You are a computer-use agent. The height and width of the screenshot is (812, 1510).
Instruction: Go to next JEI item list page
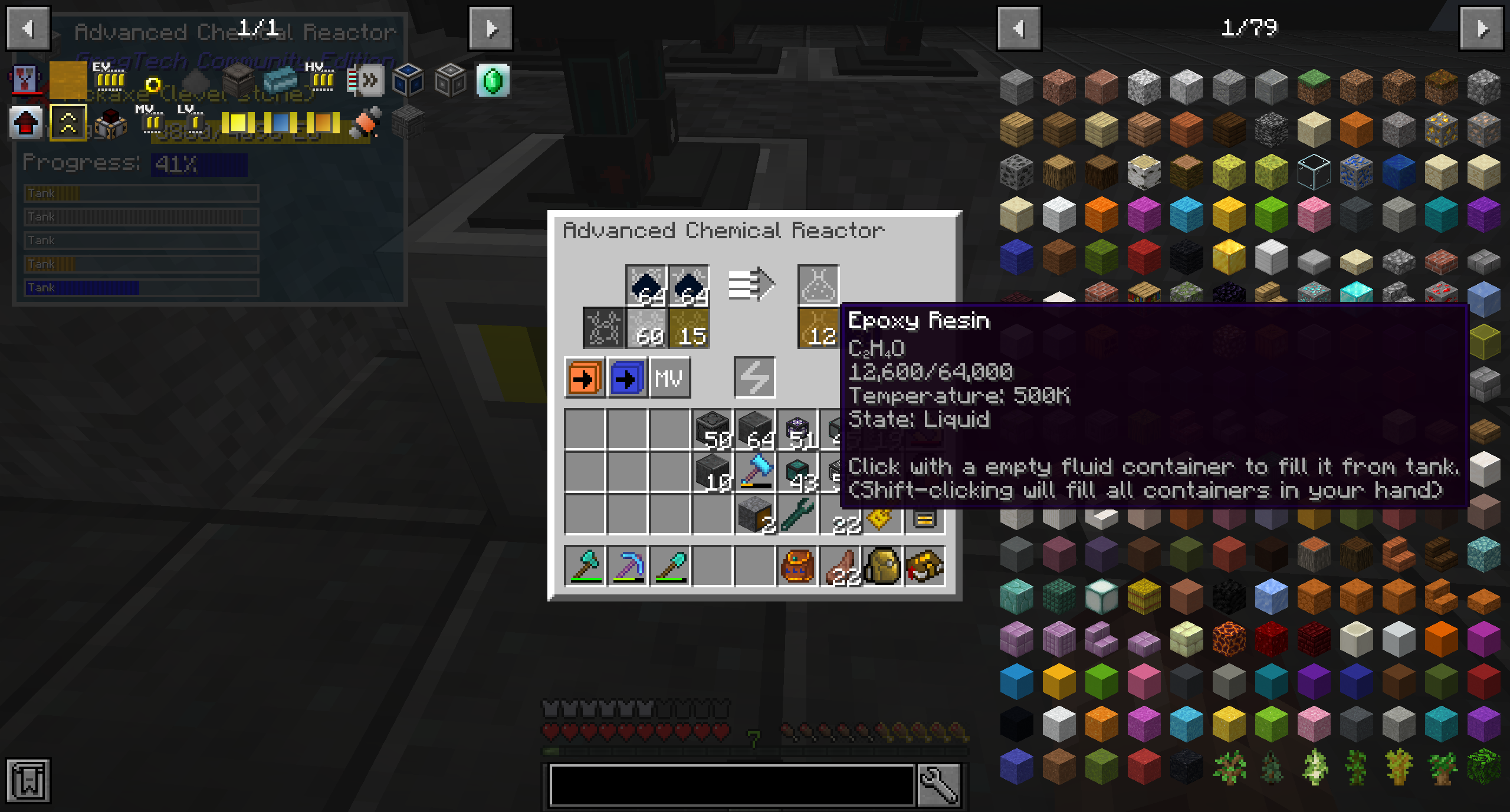1481,28
